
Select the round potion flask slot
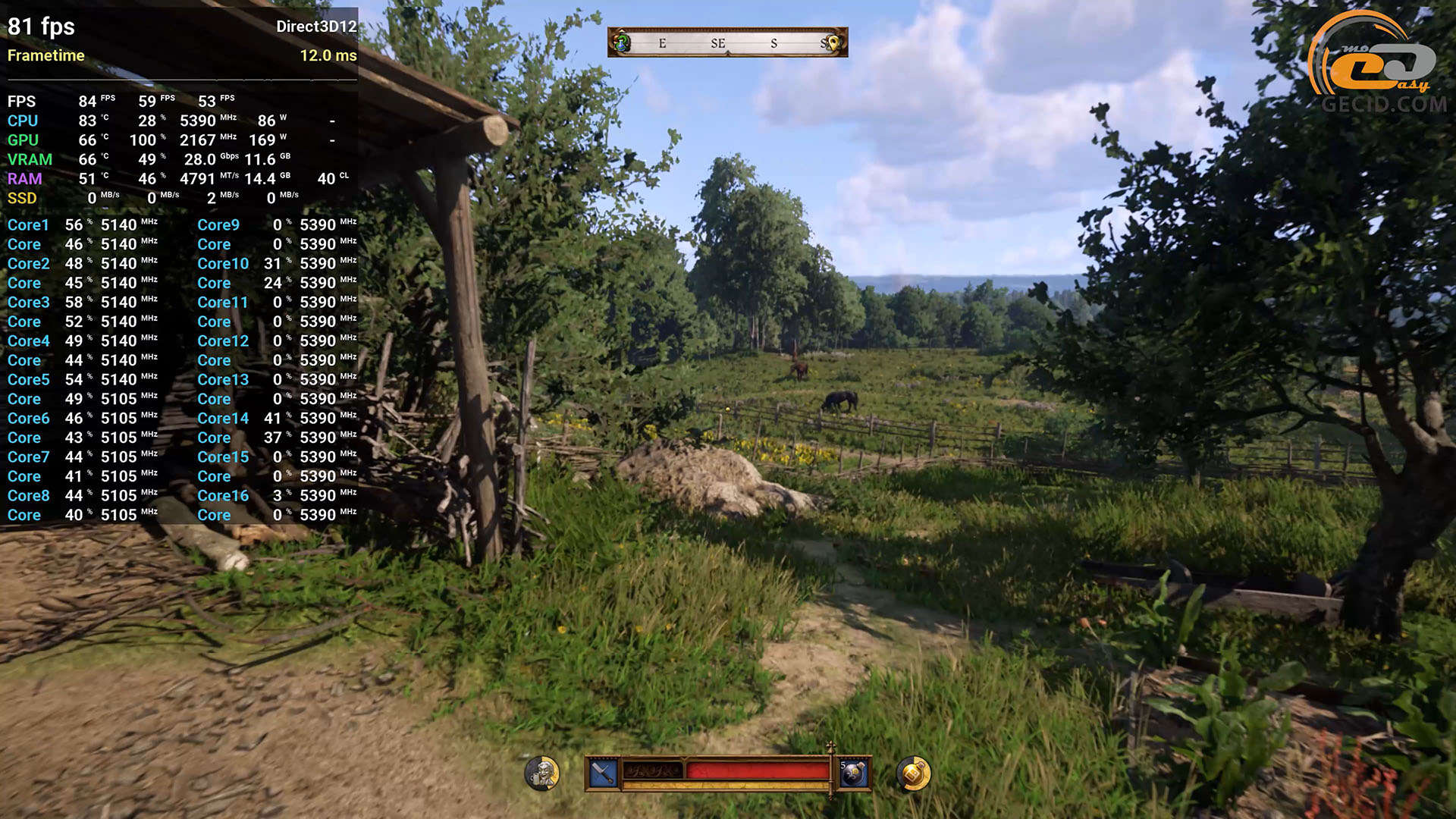(x=854, y=773)
